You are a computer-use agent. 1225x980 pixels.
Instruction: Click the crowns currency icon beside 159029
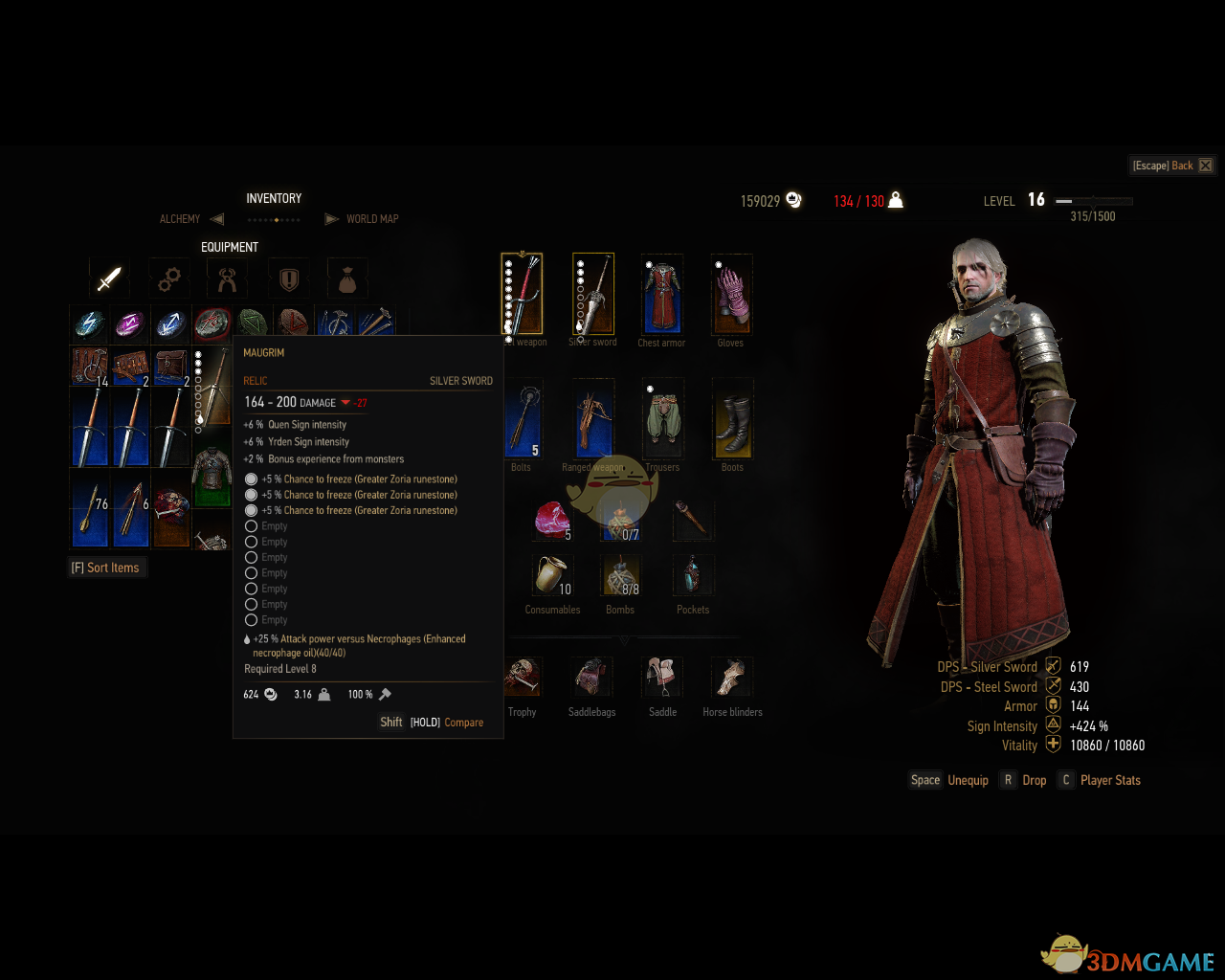793,200
